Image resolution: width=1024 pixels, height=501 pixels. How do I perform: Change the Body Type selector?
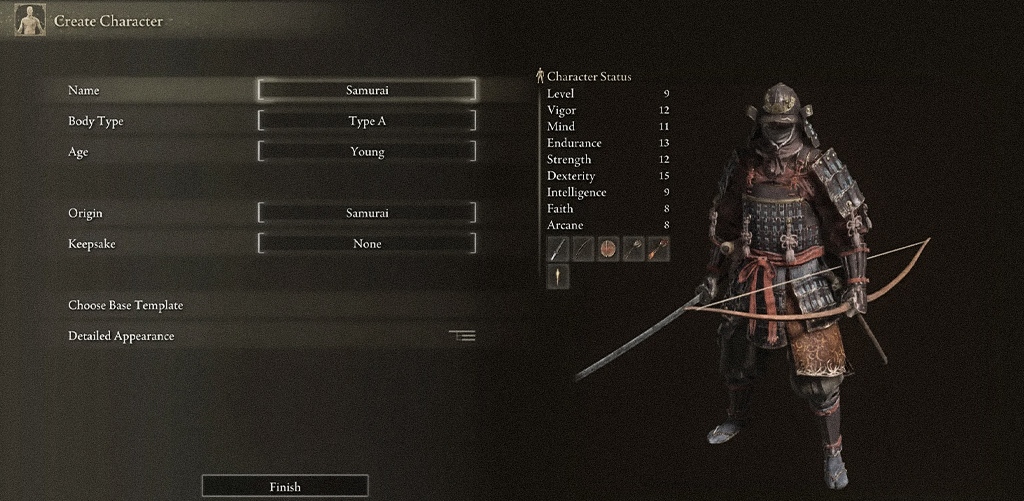[367, 121]
